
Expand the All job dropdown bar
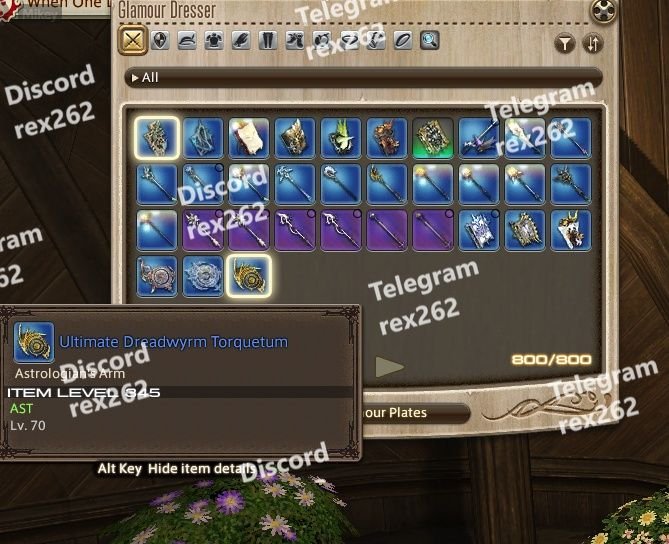(x=365, y=77)
